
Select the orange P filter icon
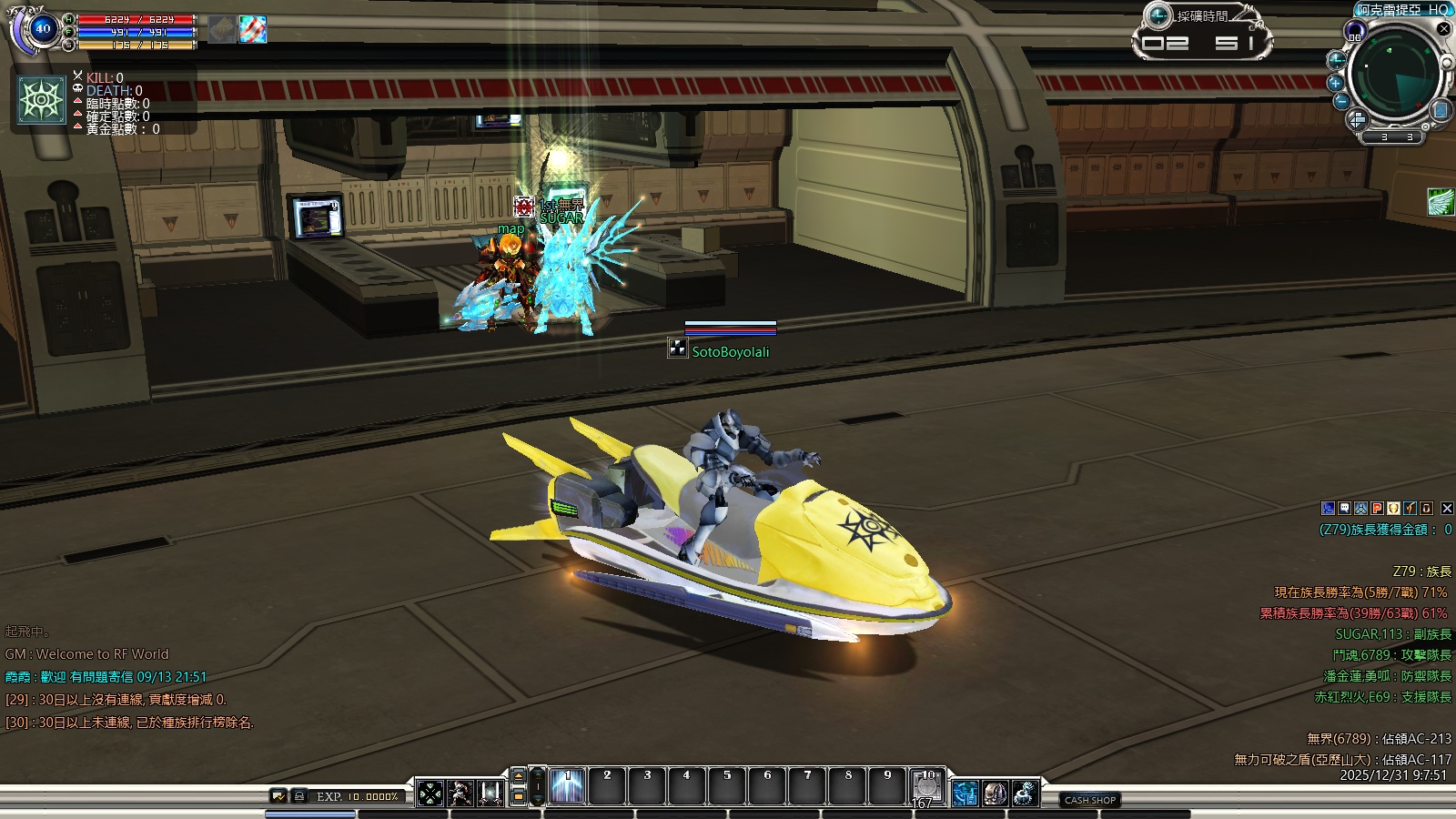[1377, 509]
